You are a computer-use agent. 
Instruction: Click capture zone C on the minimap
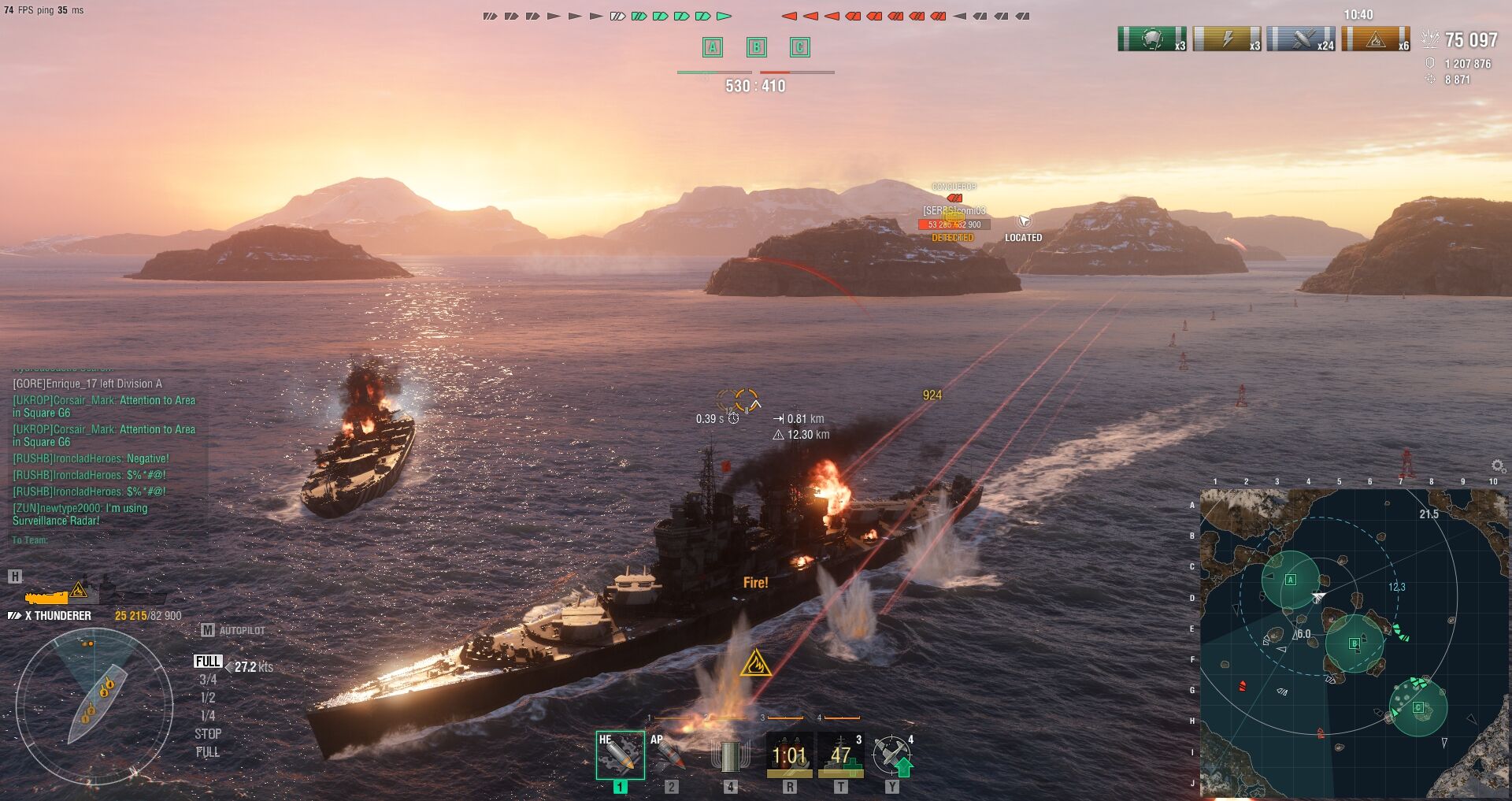1418,707
